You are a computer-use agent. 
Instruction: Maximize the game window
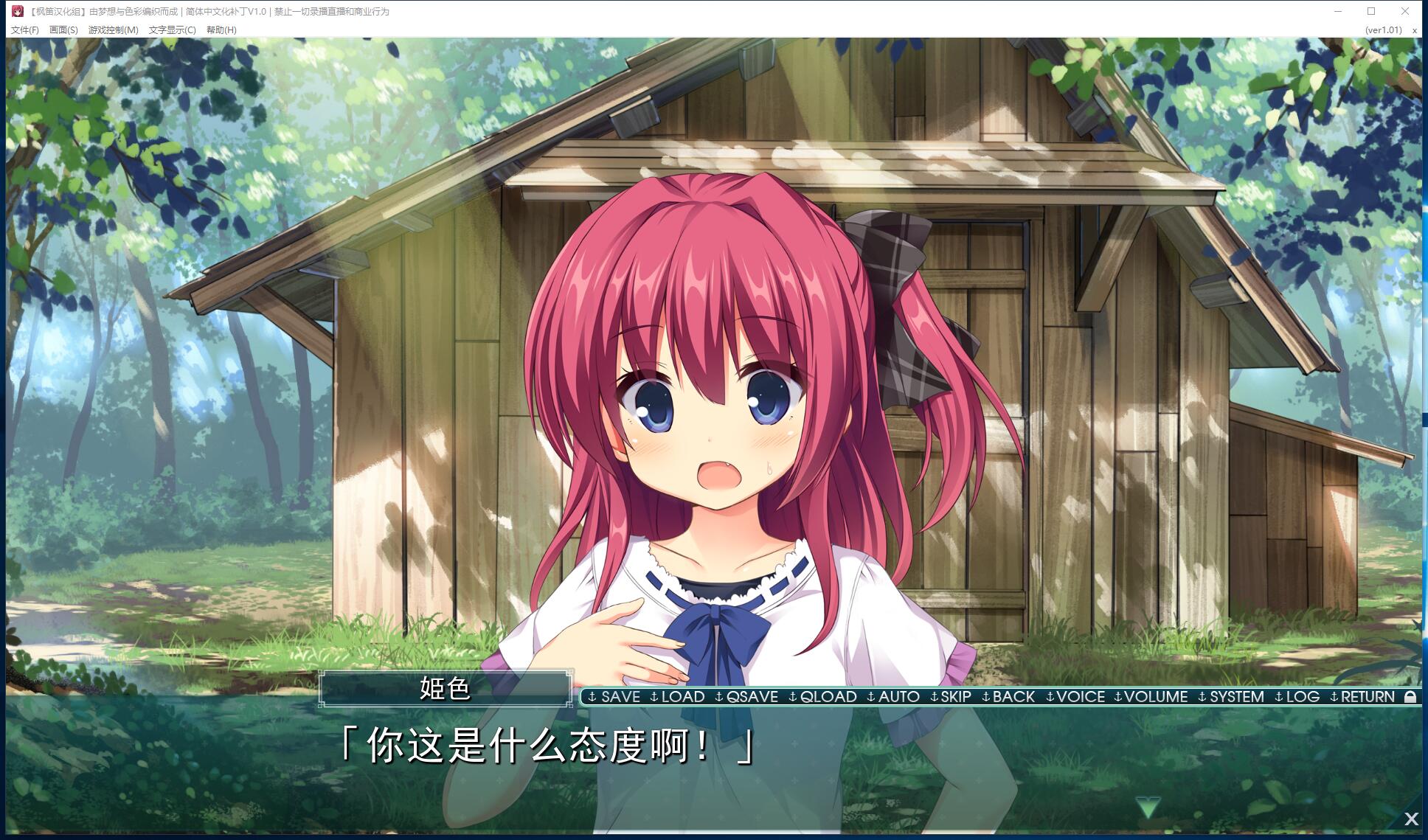(1371, 11)
